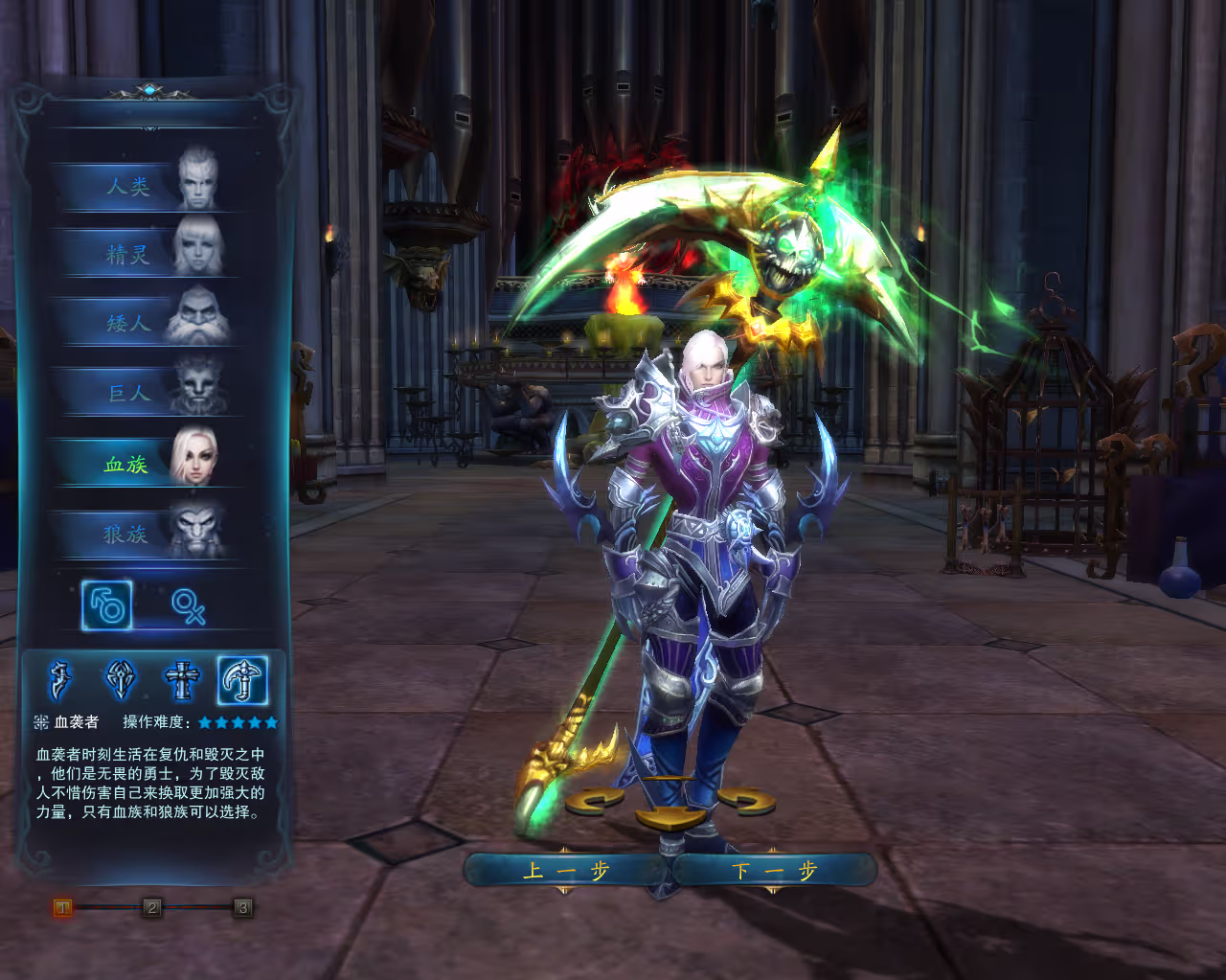Continue with 下一步 button
The width and height of the screenshot is (1226, 980).
click(x=774, y=871)
